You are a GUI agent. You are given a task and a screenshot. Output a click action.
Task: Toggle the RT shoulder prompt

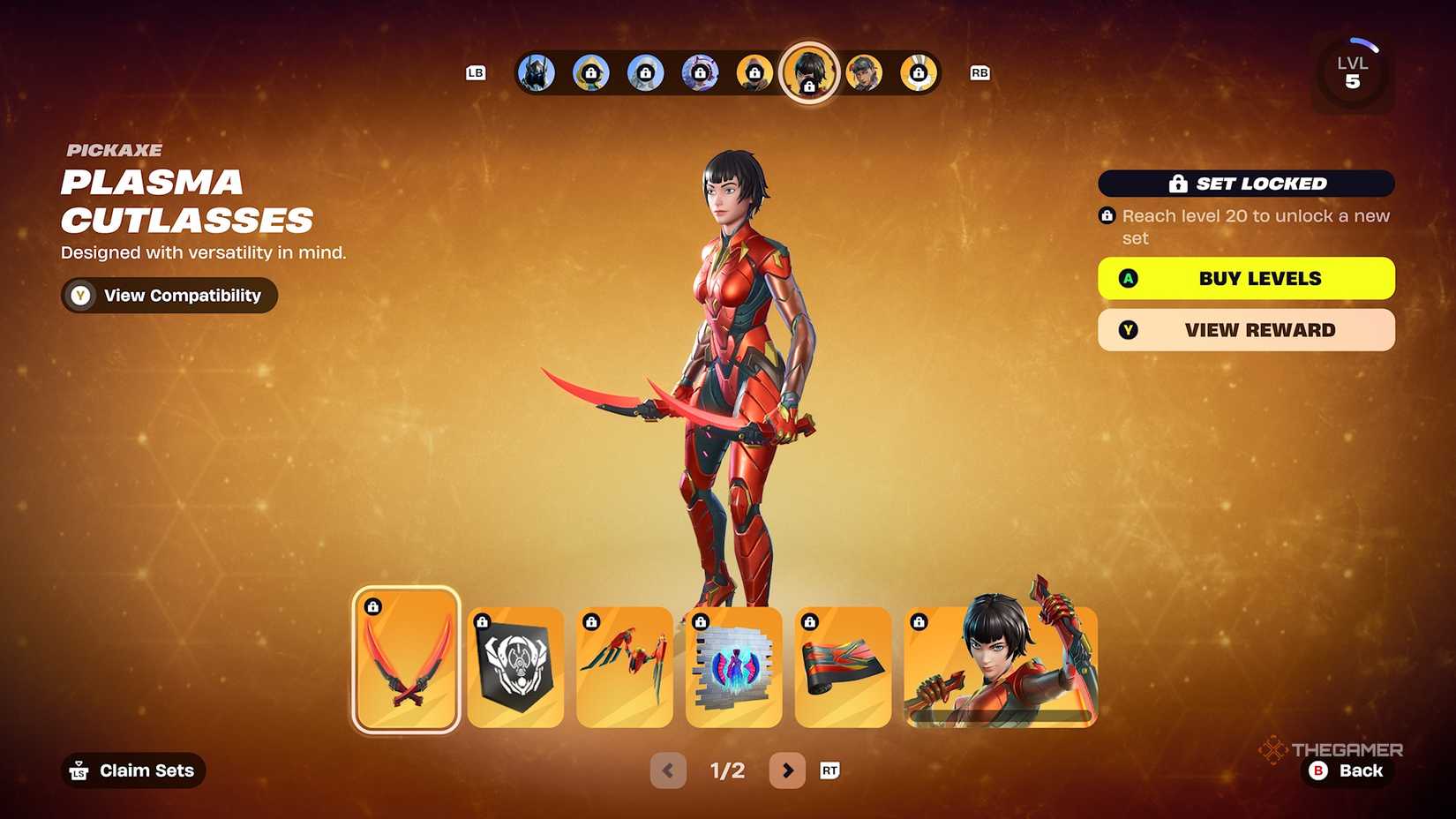[828, 770]
